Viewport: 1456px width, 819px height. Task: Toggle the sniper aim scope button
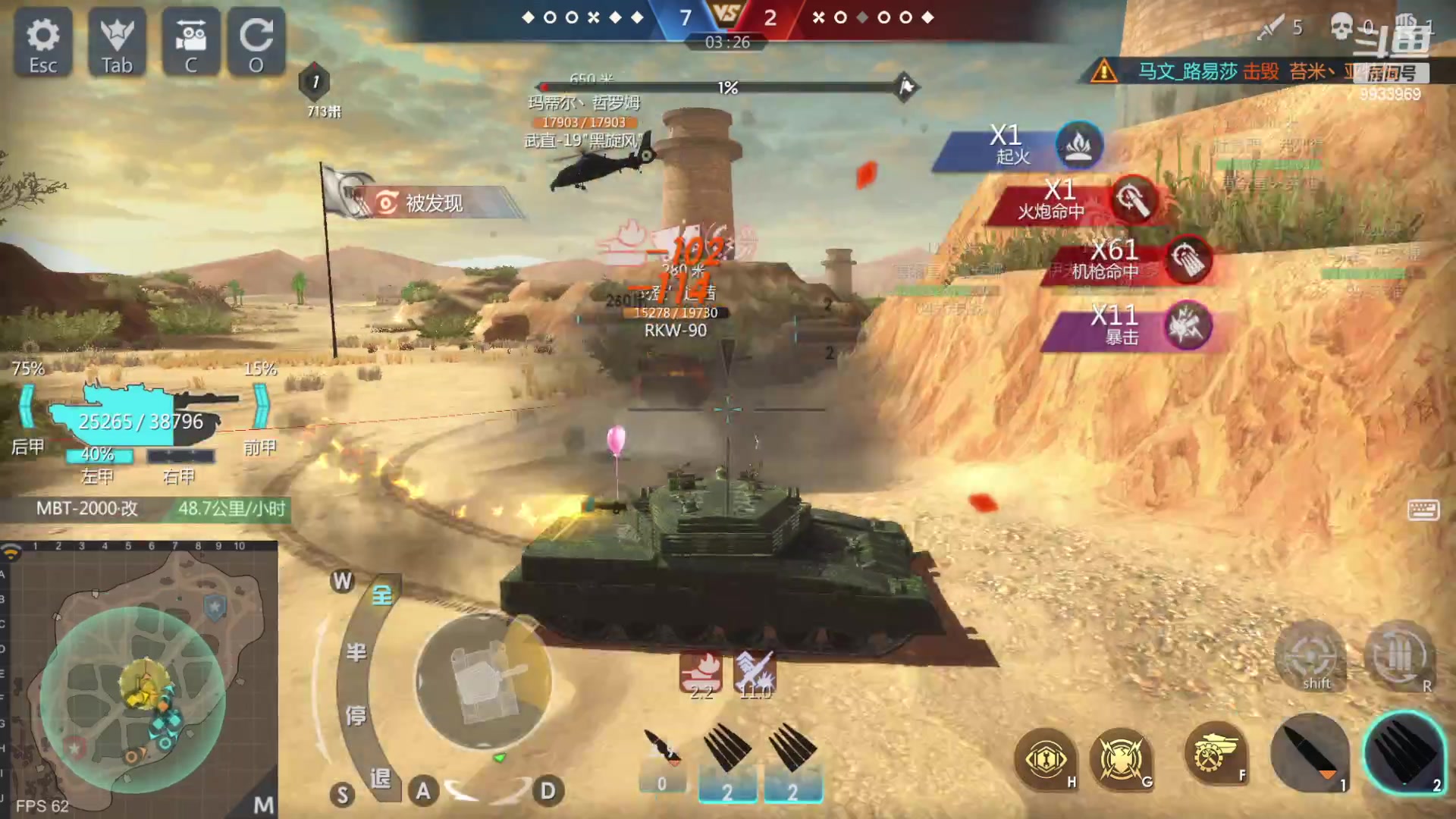coord(1310,657)
